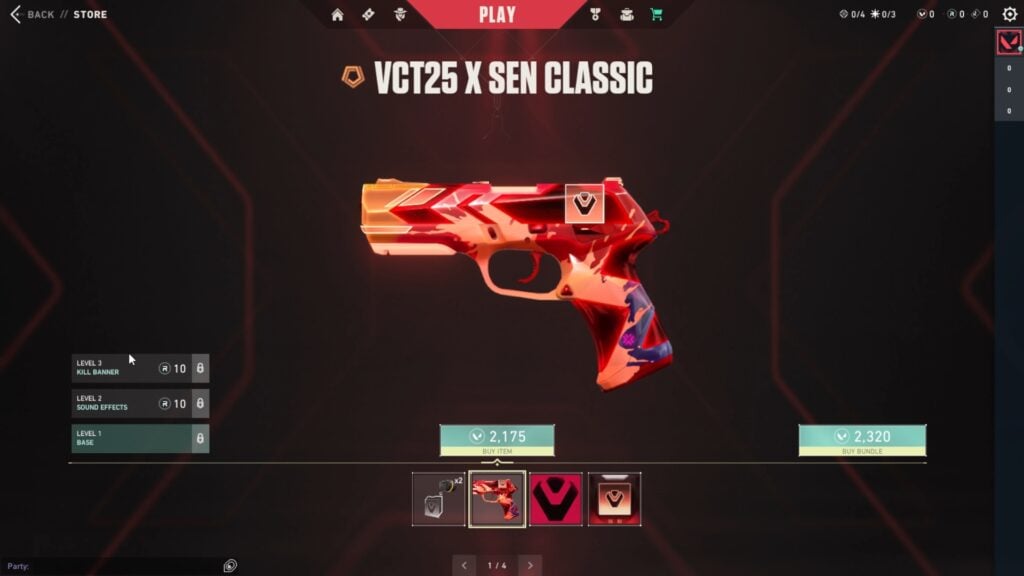Viewport: 1024px width, 576px height.
Task: Buy the bundle for 2,320
Action: [x=862, y=440]
